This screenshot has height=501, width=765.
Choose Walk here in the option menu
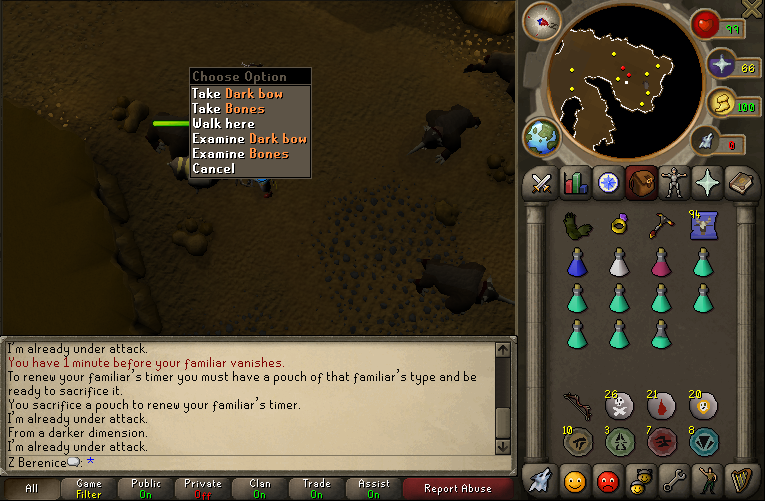coord(223,123)
